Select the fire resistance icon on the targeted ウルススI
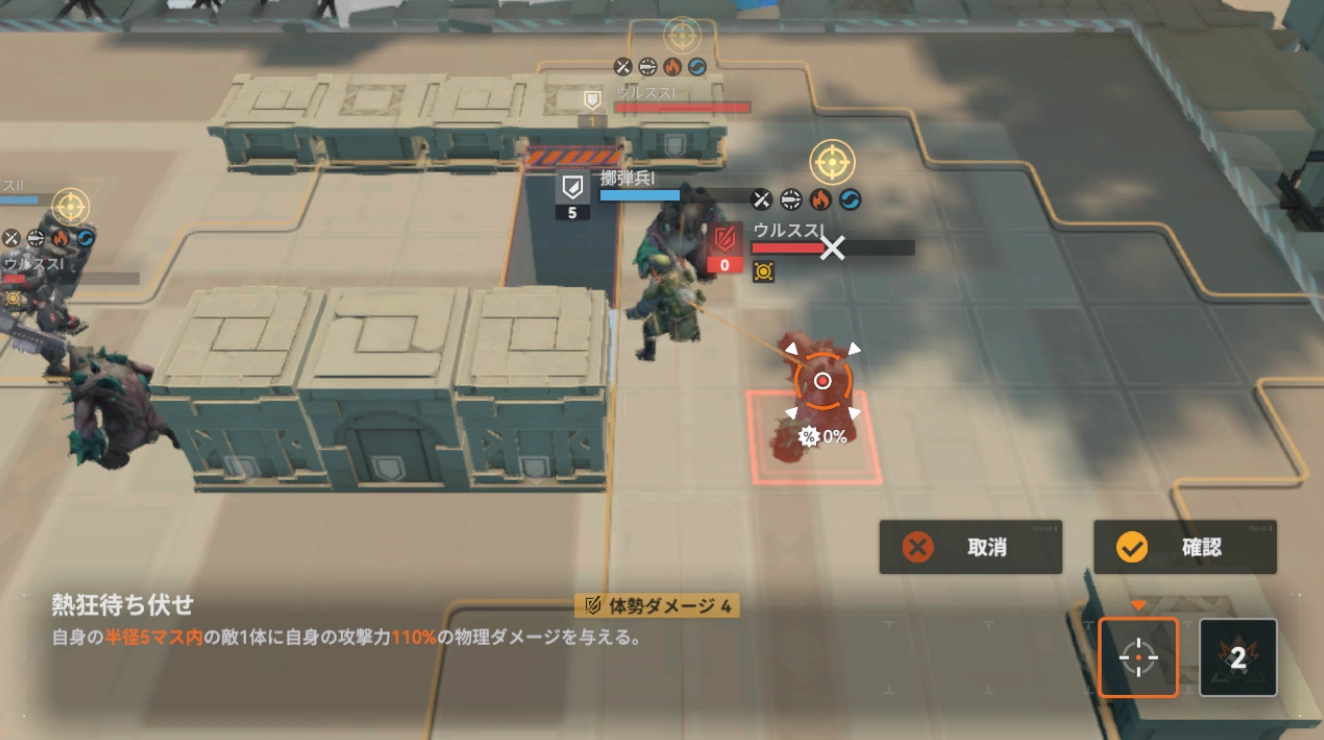The width and height of the screenshot is (1324, 740). (x=821, y=199)
